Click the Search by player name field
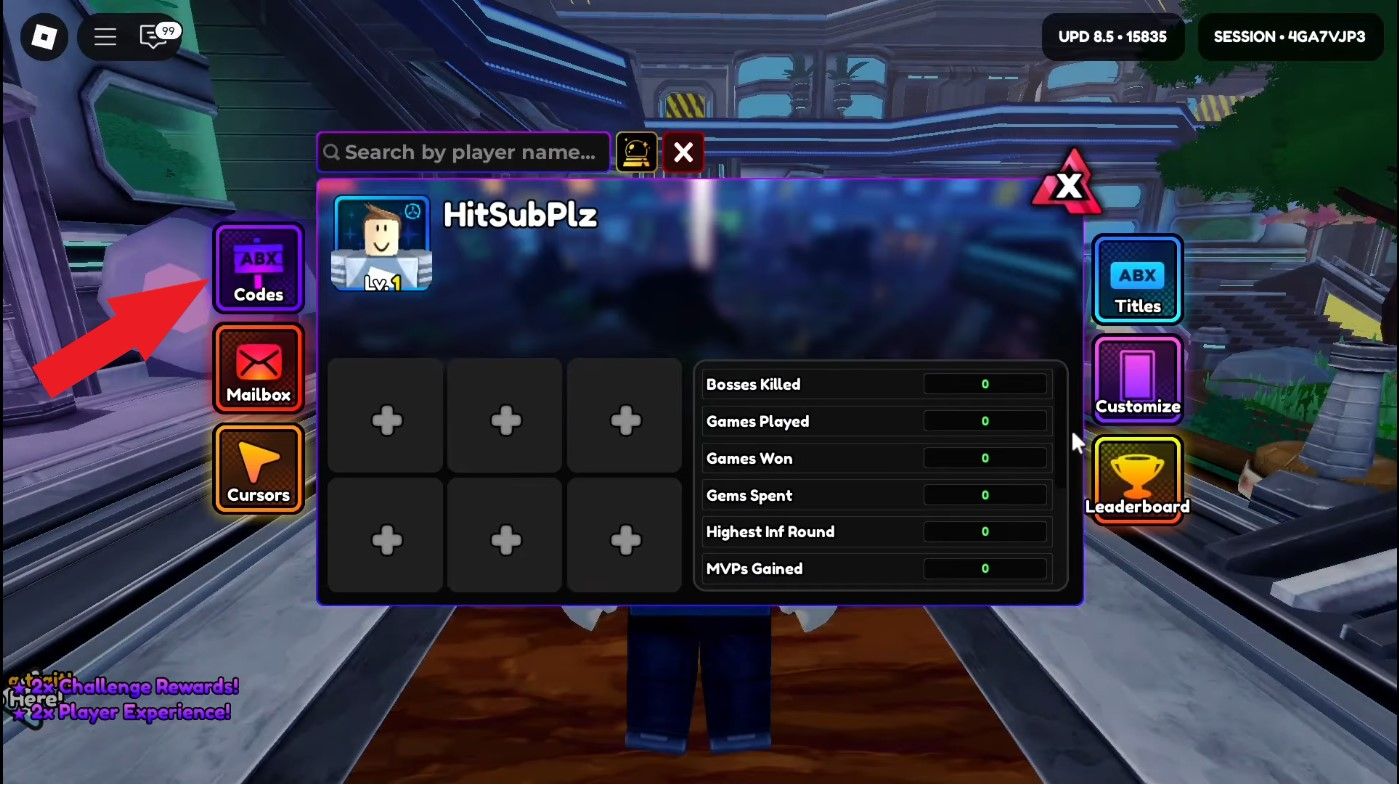 coord(463,152)
